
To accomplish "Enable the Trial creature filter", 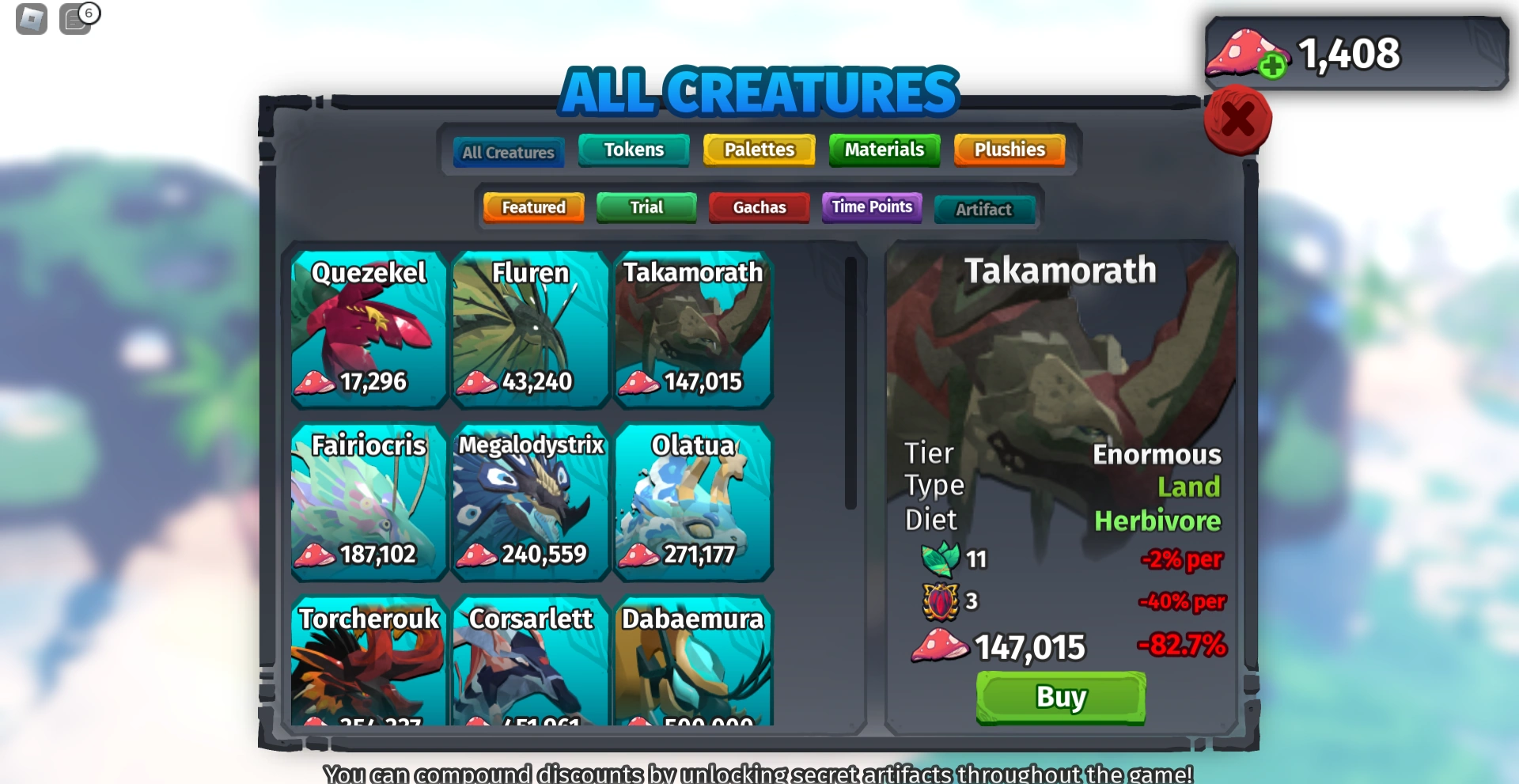I will 646,207.
